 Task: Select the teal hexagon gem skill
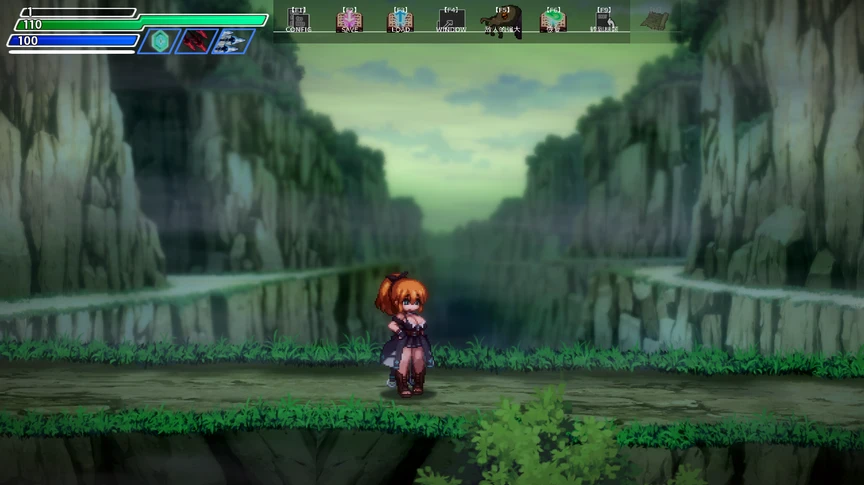pyautogui.click(x=159, y=41)
